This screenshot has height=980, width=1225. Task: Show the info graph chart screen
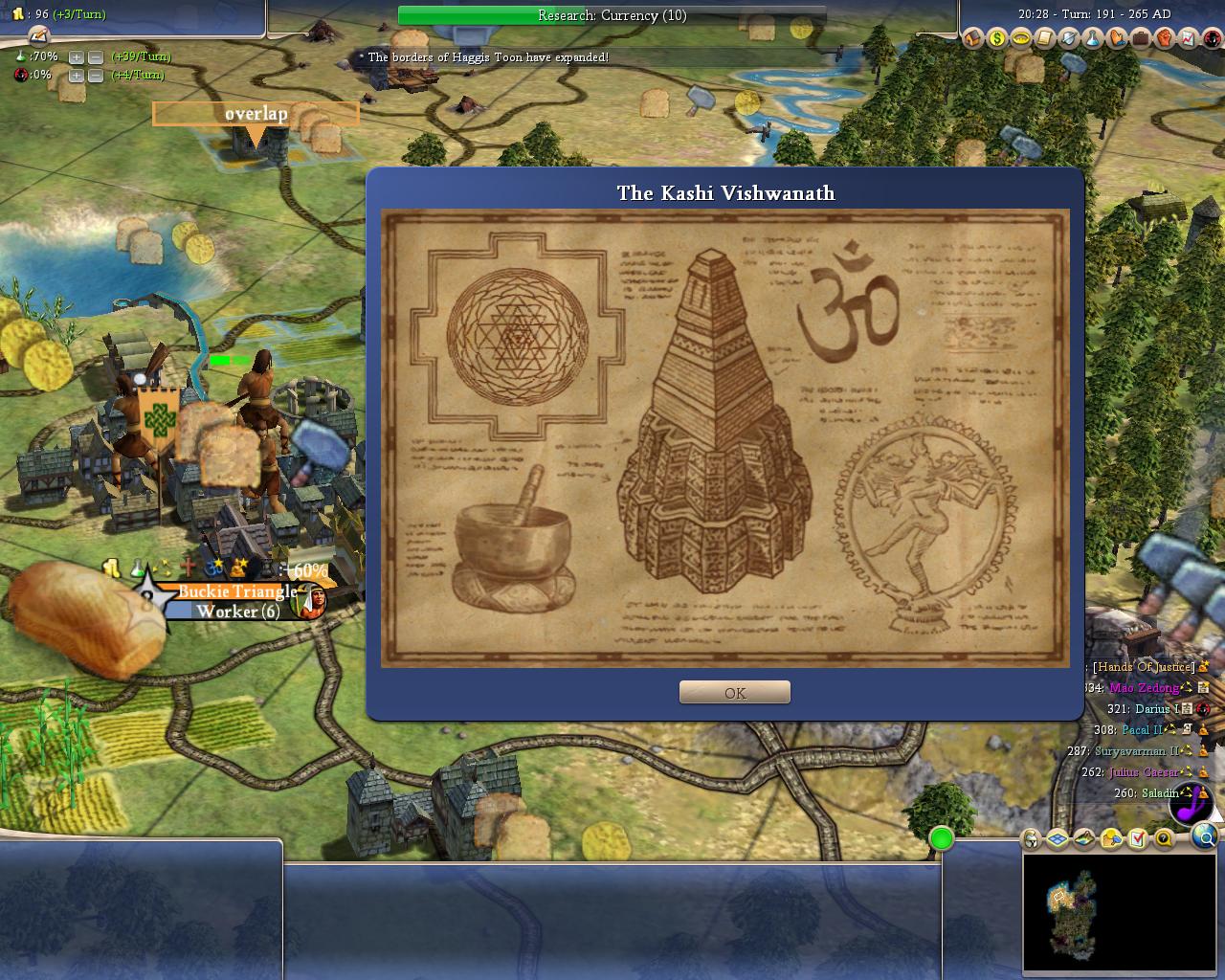pyautogui.click(x=1188, y=39)
